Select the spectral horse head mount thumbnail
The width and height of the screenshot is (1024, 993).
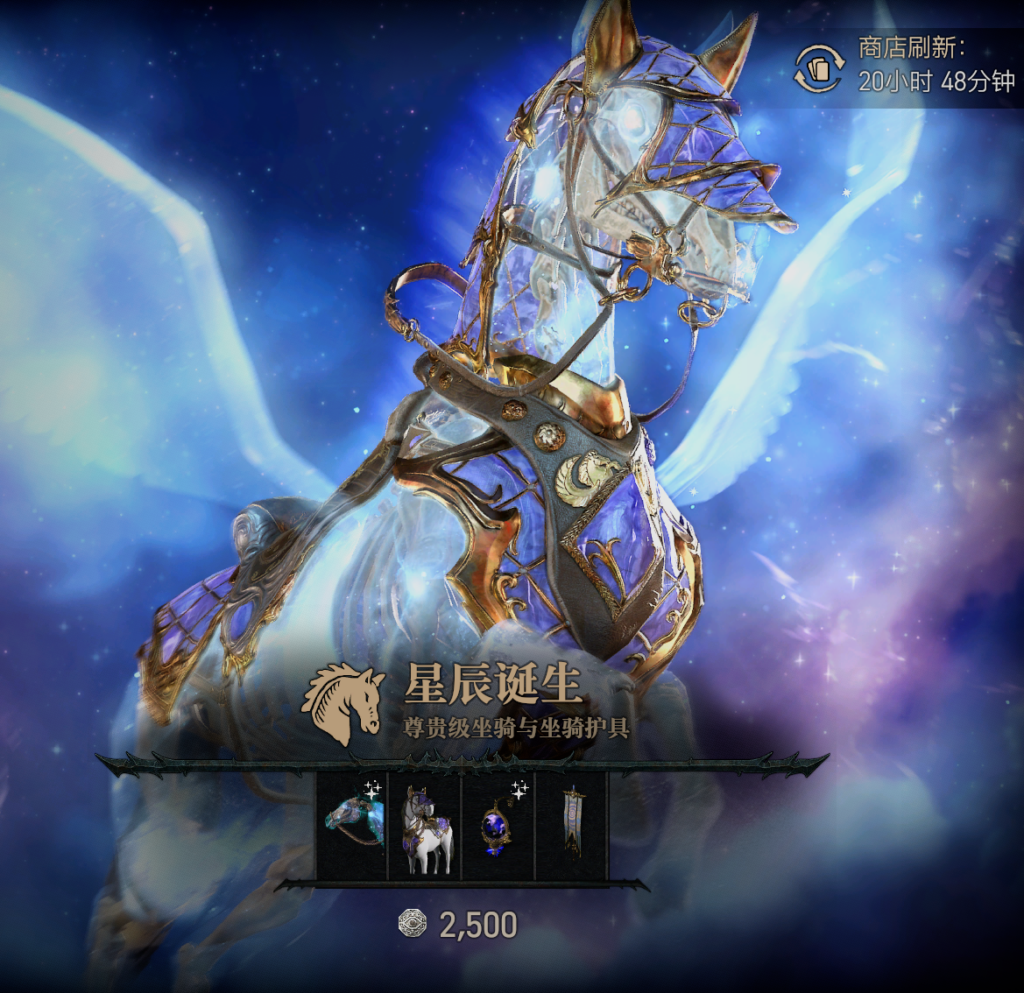coord(352,826)
